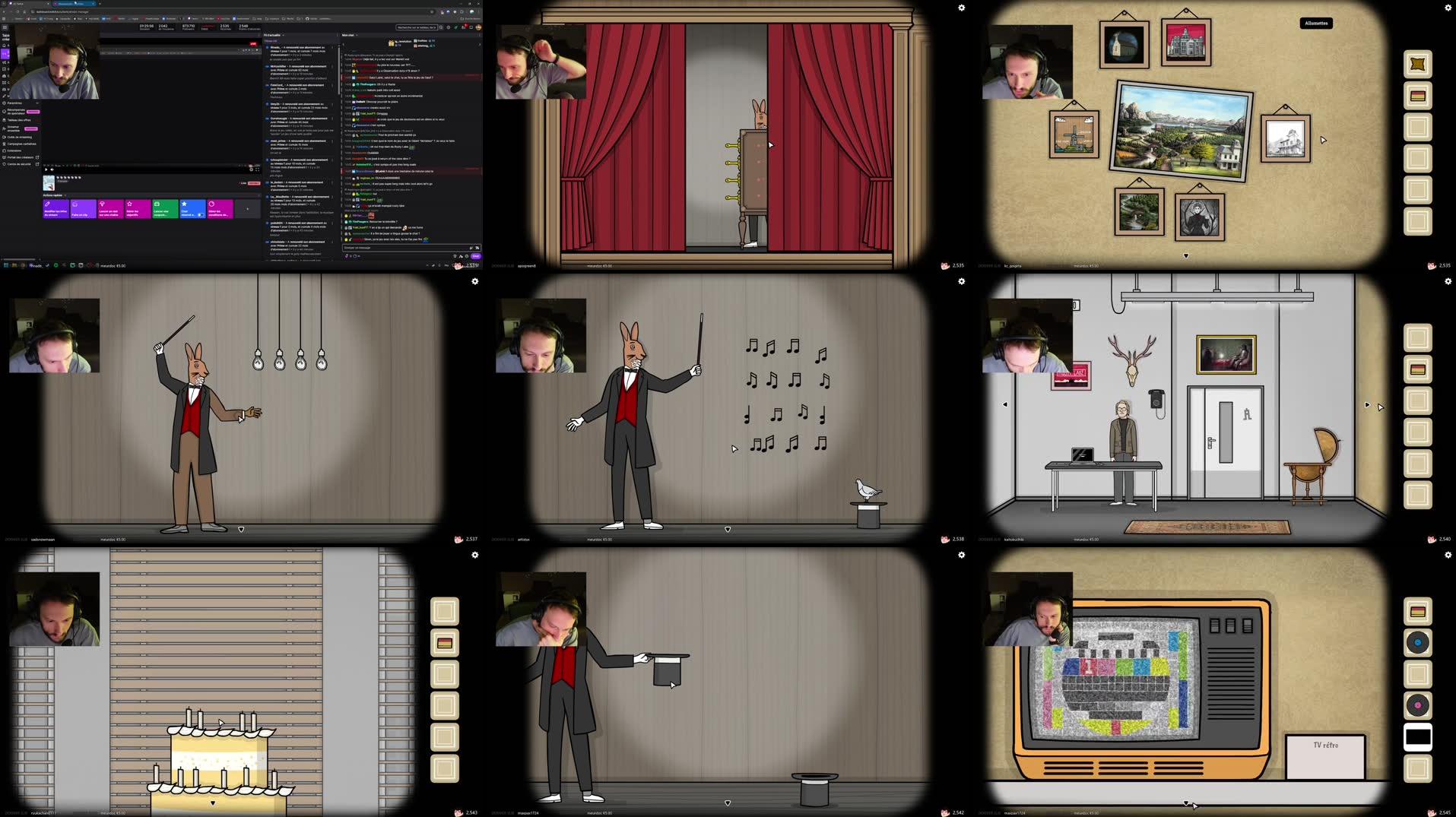This screenshot has width=1456, height=817.
Task: Select the blue vinyl record inventory item
Action: tap(1417, 641)
